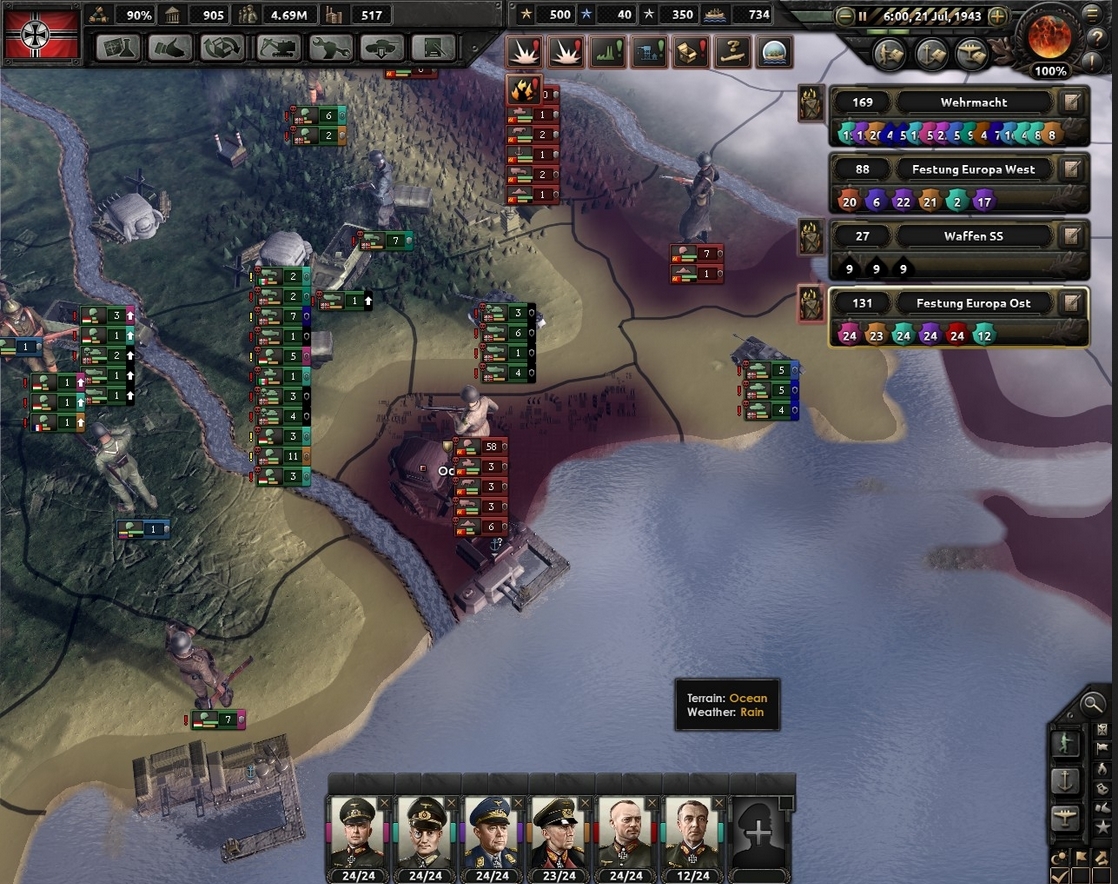Open the Construction menu (crane icon)
This screenshot has height=884, width=1118.
click(x=278, y=47)
